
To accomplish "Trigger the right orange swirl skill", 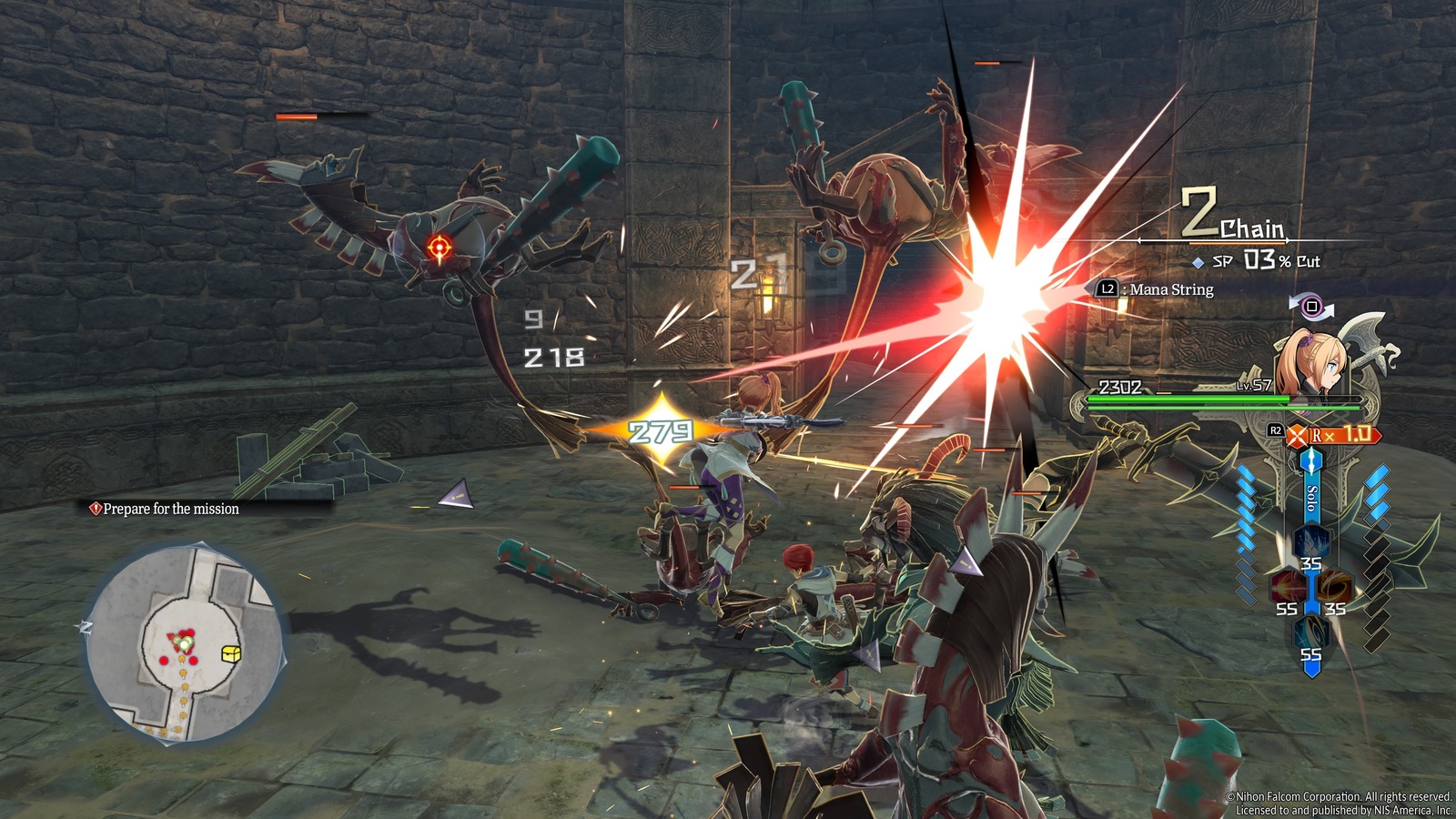I will pos(1335,588).
